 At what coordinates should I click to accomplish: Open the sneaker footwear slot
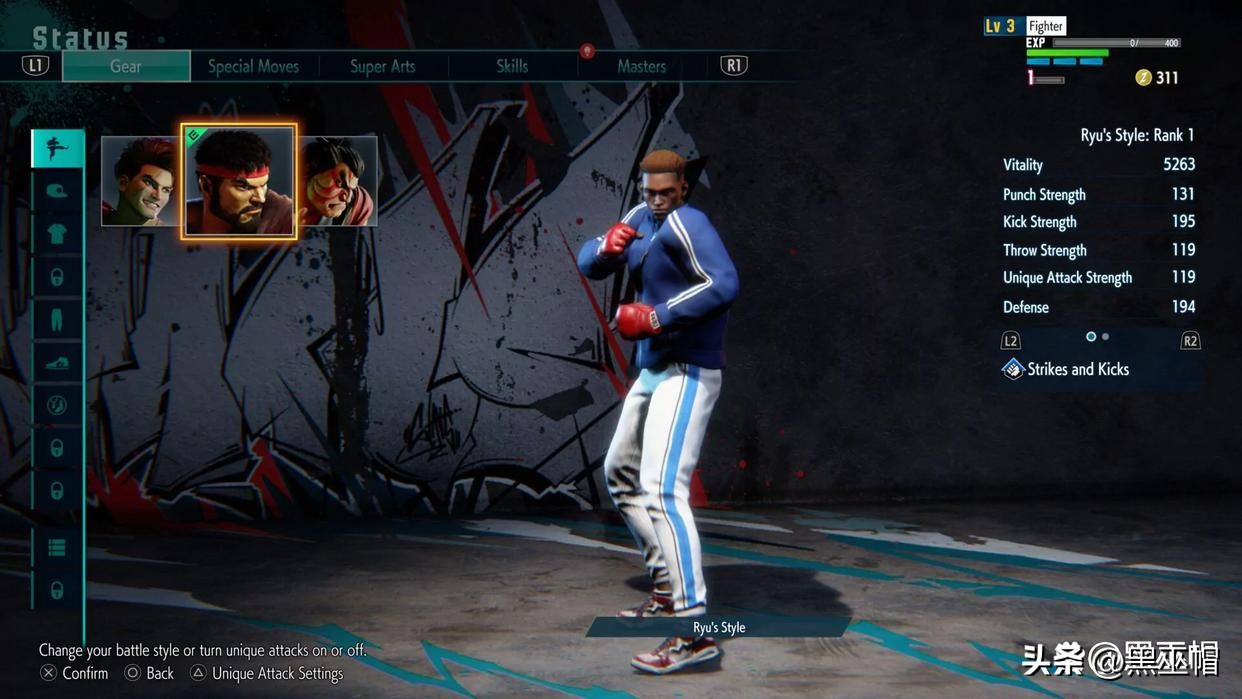(x=57, y=363)
